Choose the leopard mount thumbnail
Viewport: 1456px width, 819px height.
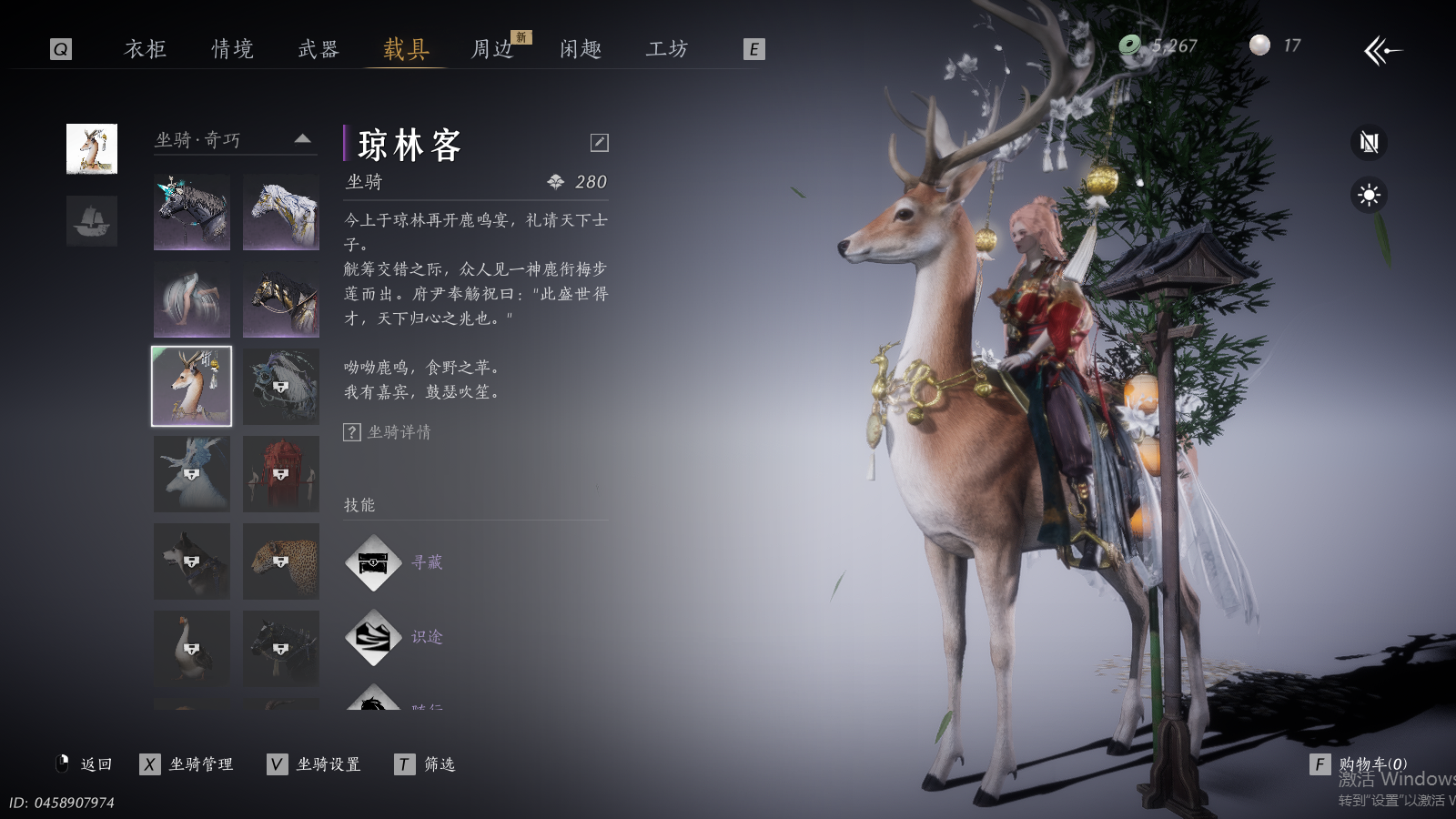(281, 561)
